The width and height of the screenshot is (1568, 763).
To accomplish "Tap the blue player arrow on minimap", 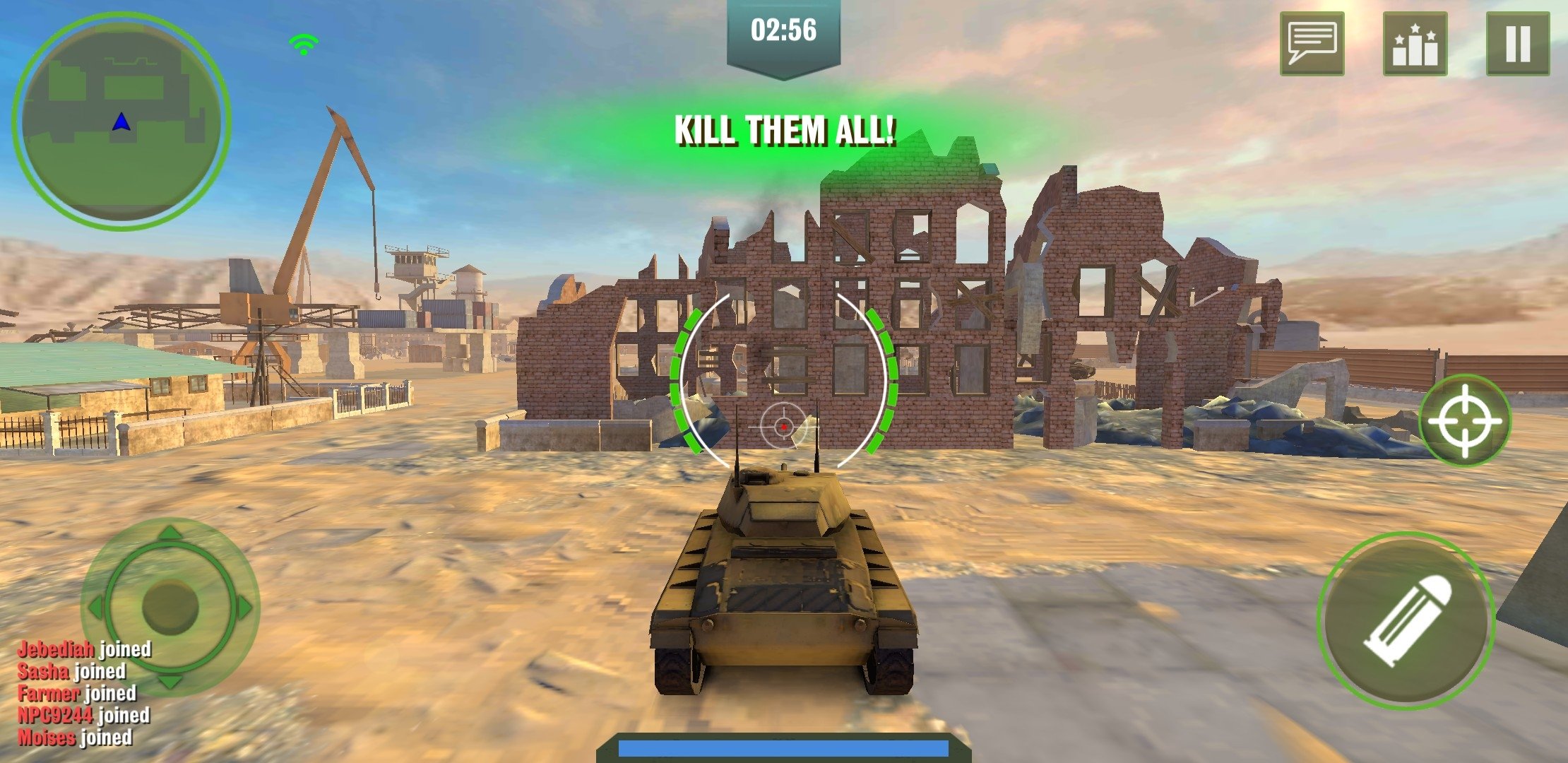I will (x=121, y=122).
